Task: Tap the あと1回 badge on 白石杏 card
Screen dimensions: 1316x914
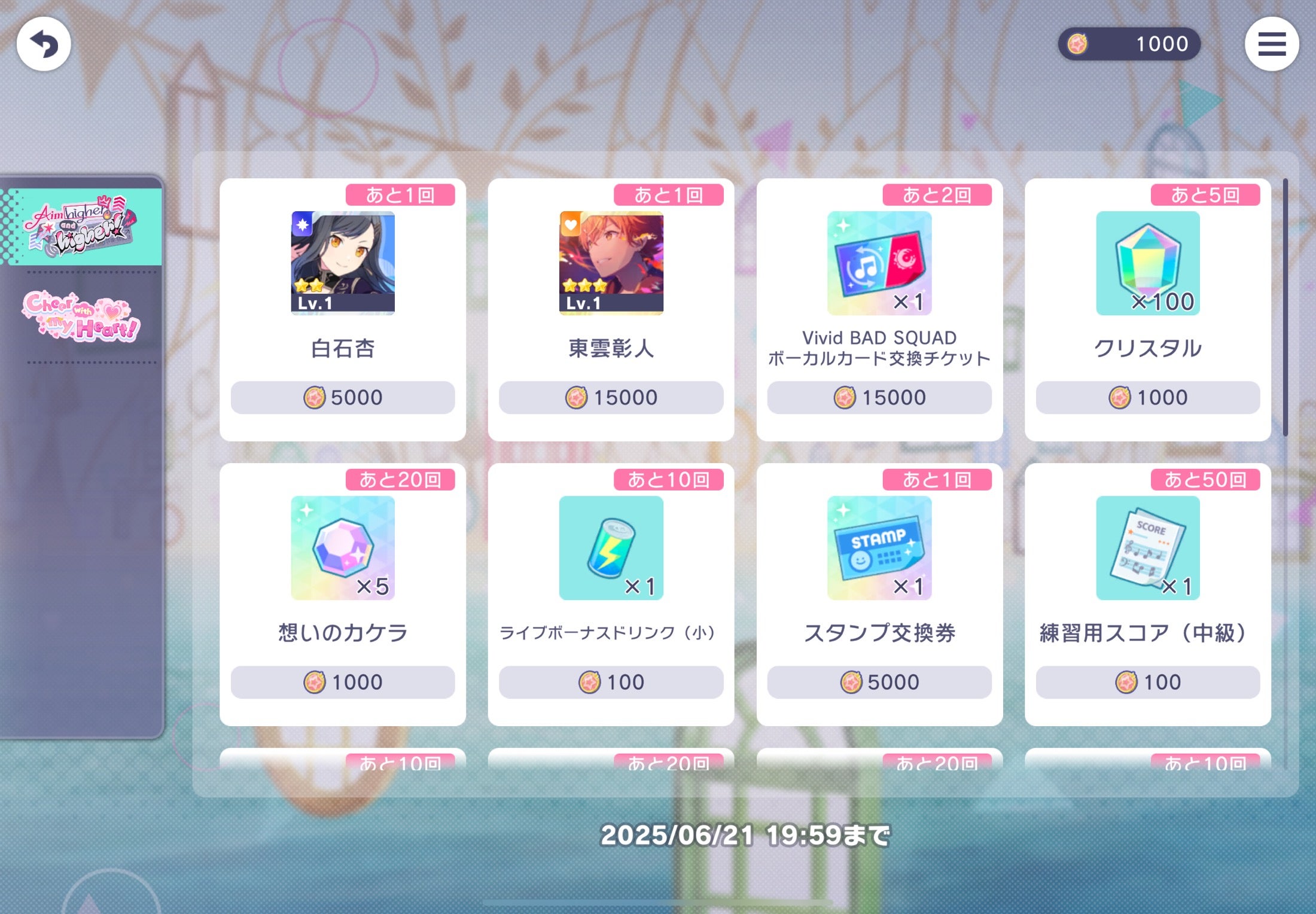Action: 401,194
